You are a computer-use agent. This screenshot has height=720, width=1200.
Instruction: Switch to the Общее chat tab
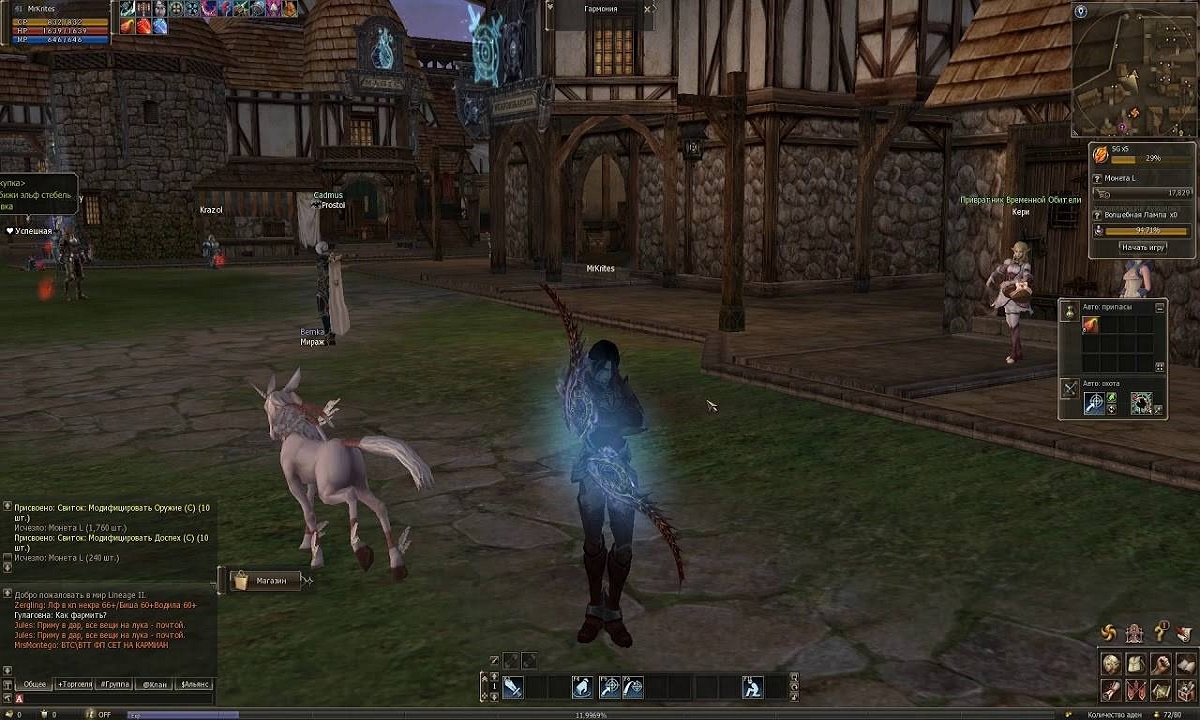[x=35, y=684]
